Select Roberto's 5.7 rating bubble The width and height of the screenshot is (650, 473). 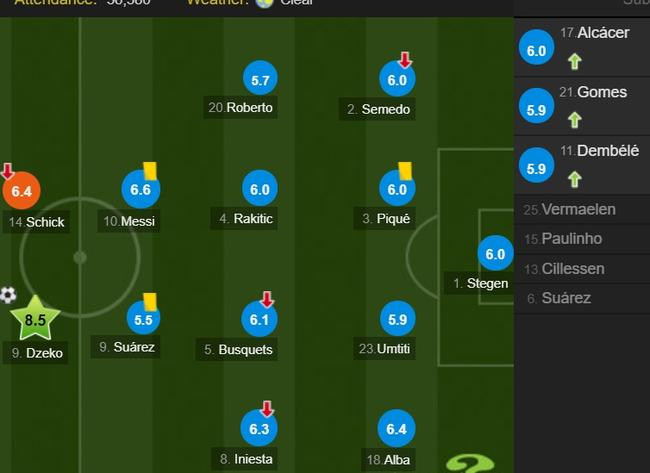[x=260, y=79]
